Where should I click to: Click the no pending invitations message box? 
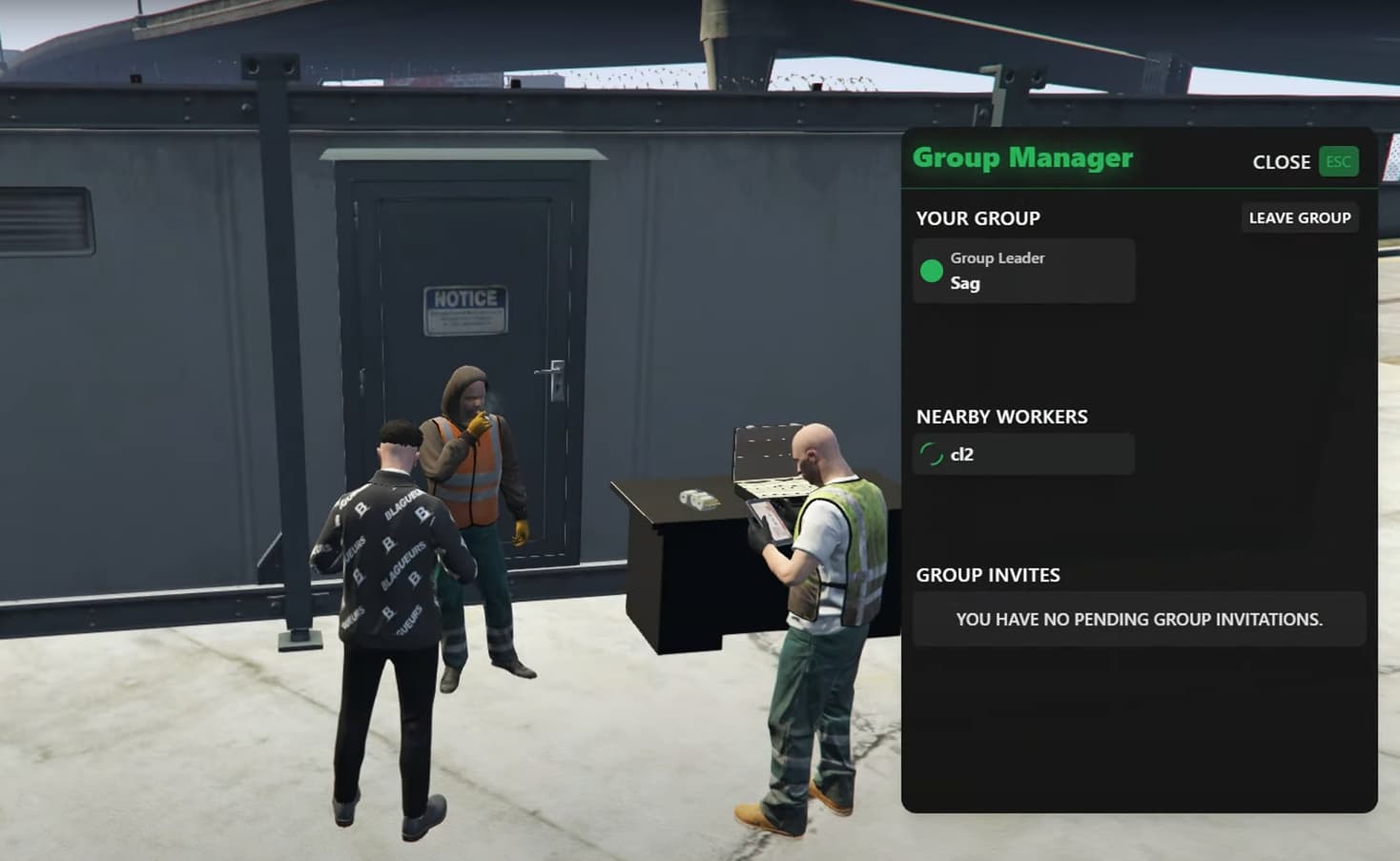1139,619
